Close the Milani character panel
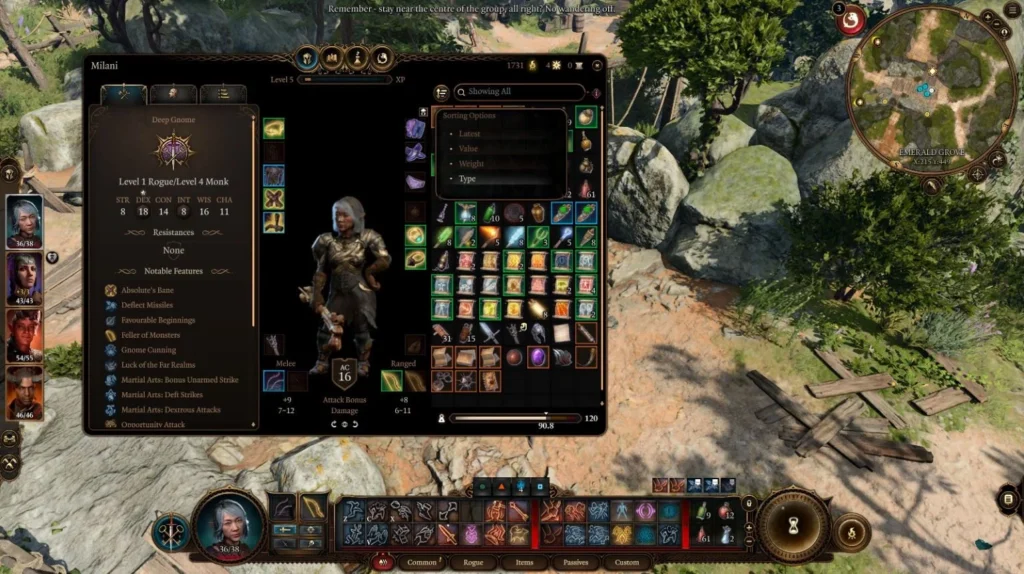This screenshot has height=574, width=1024. 596,66
